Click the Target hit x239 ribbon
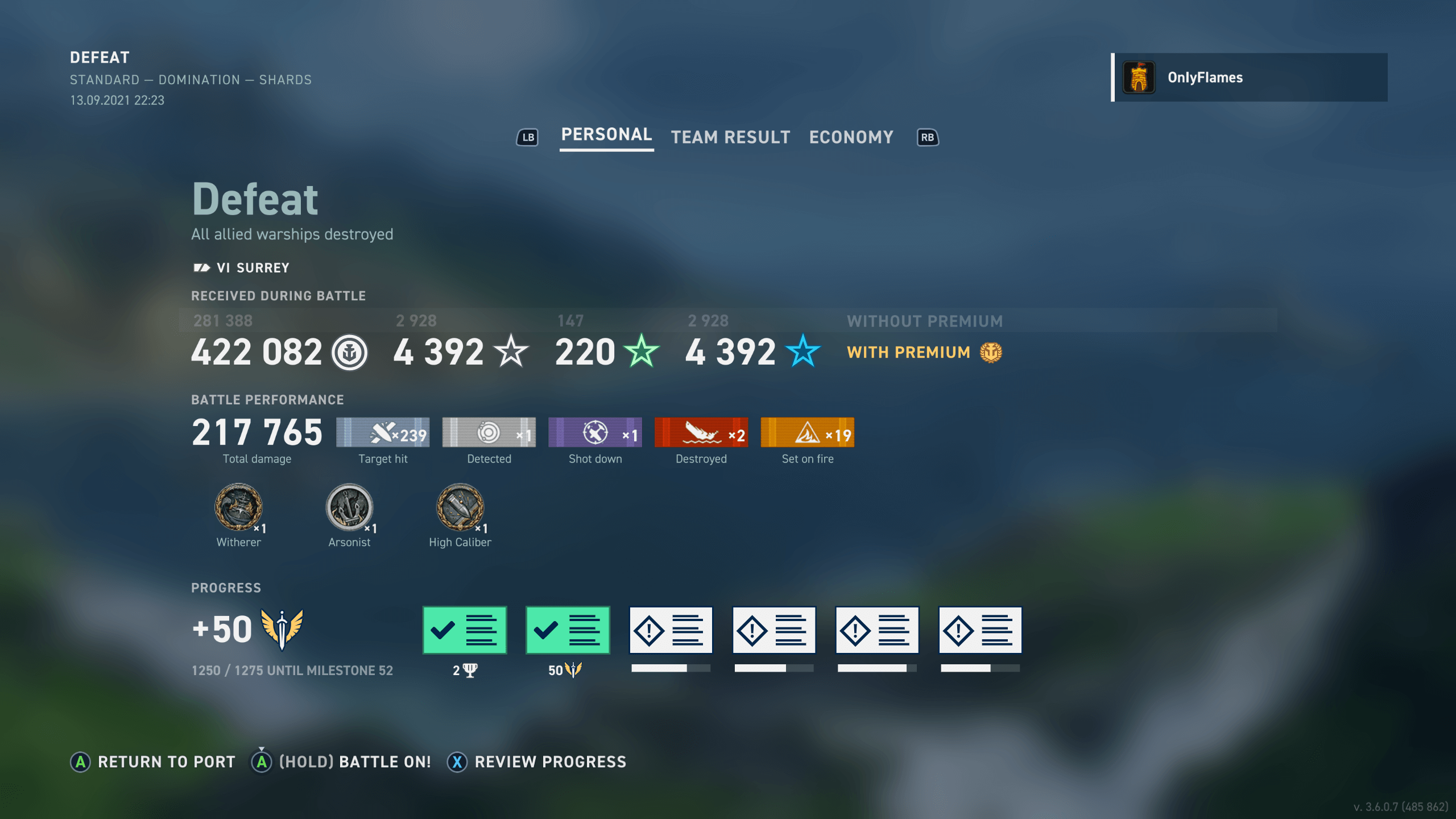 pos(382,432)
